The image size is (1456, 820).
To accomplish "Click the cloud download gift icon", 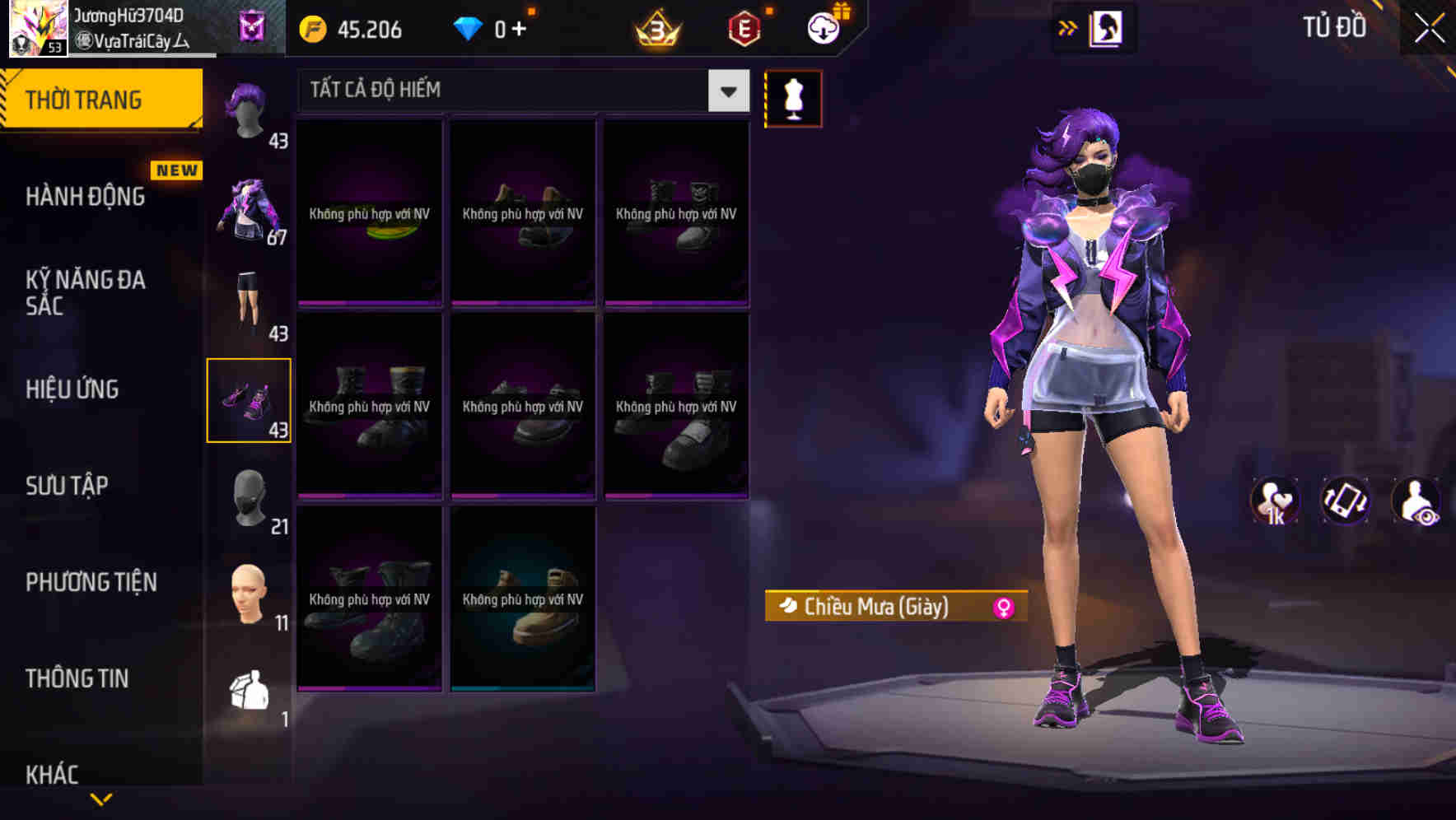I will [822, 26].
